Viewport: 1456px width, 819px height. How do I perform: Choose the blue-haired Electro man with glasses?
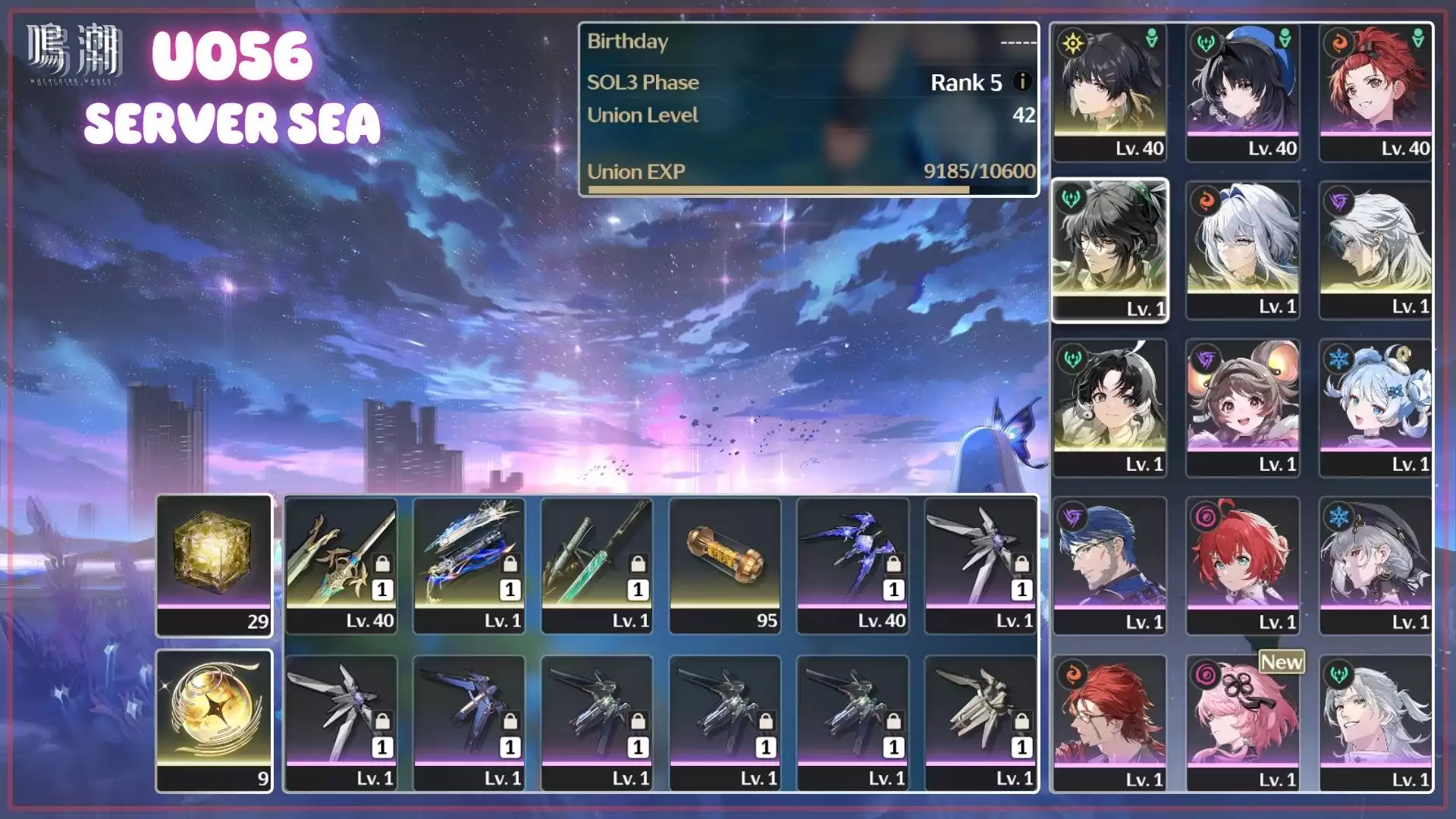pos(1109,565)
